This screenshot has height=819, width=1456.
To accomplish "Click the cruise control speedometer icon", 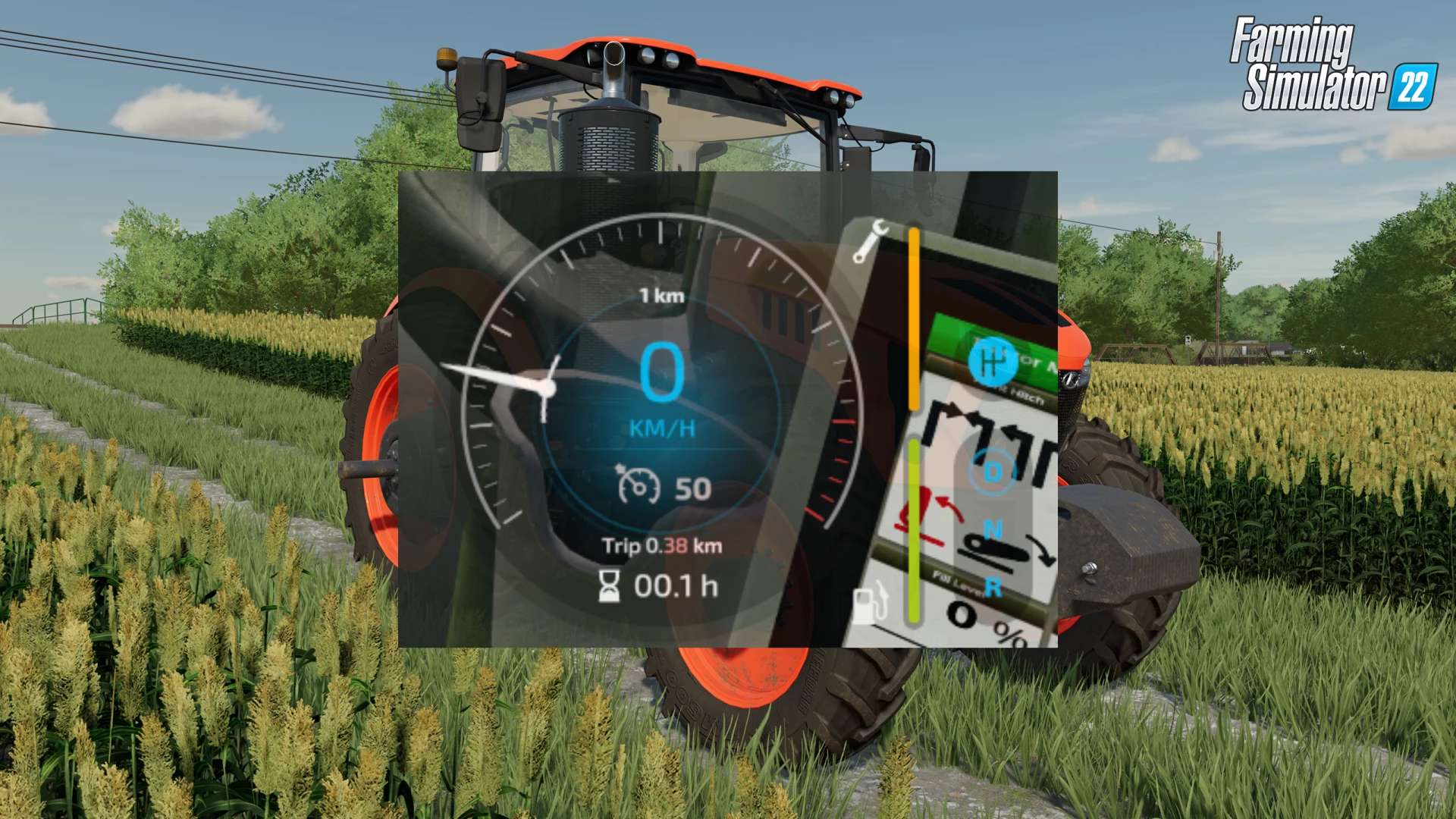I will tap(641, 485).
